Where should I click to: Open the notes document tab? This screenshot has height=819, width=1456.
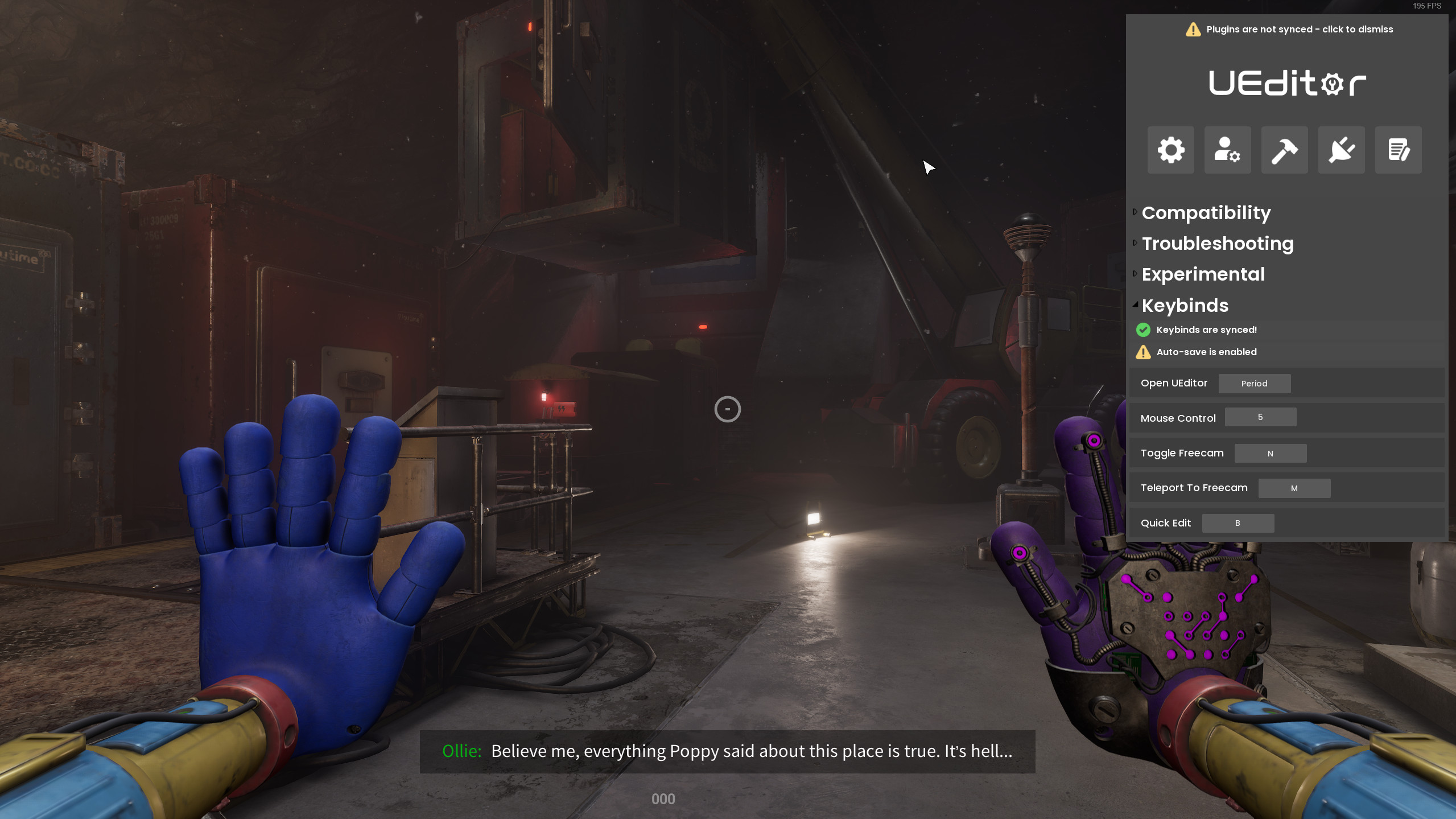click(1398, 150)
